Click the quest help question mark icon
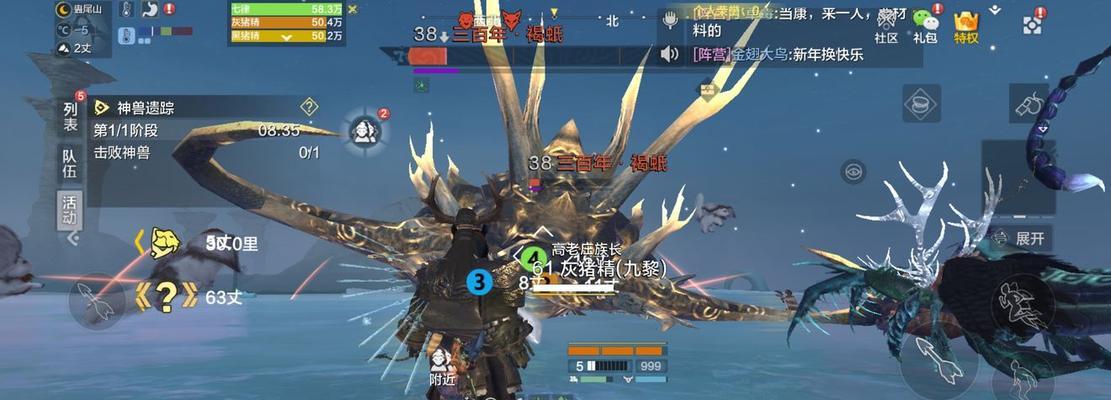The image size is (1111, 400). tap(309, 106)
